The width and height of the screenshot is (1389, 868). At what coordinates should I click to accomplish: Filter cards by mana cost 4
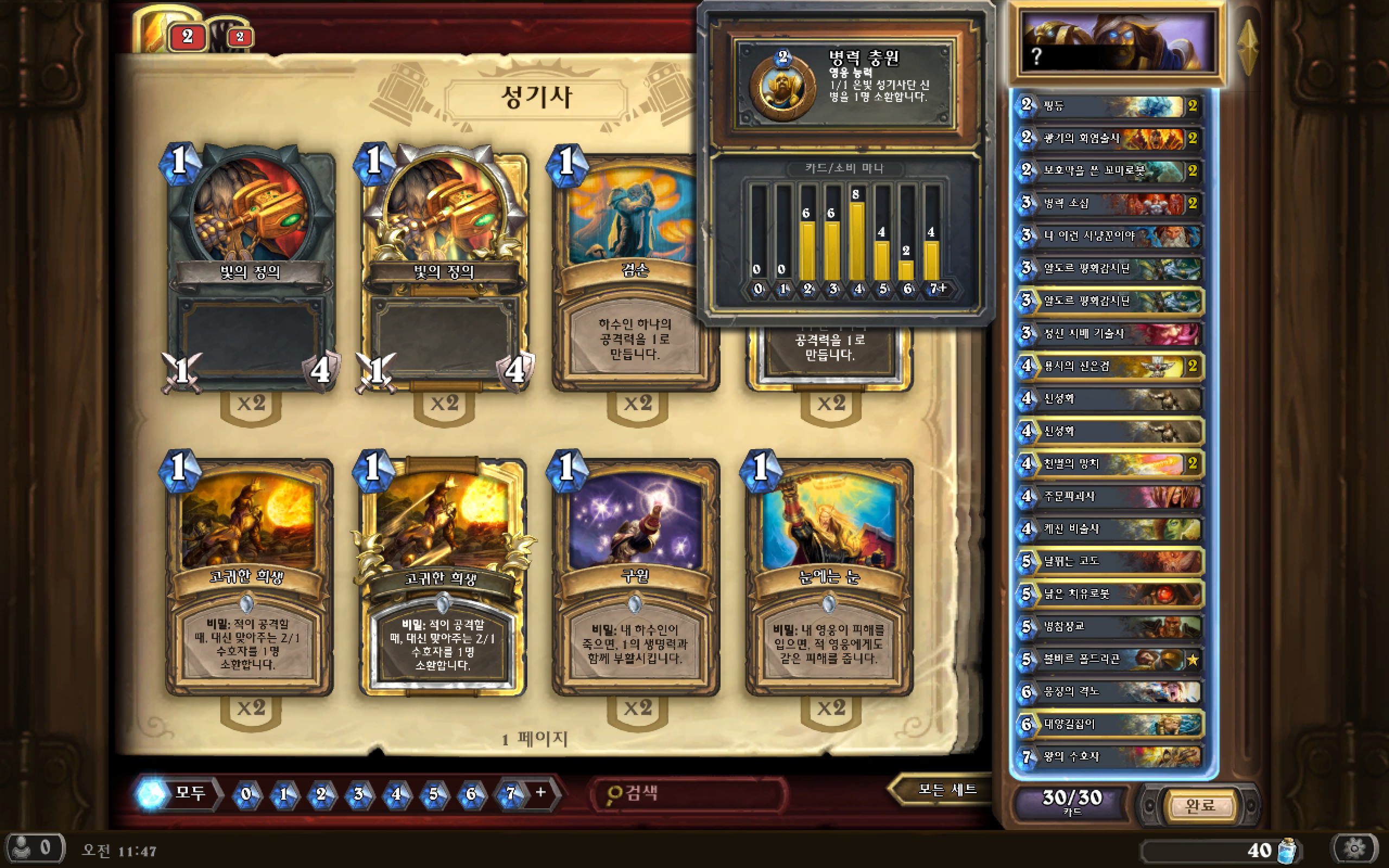point(396,794)
